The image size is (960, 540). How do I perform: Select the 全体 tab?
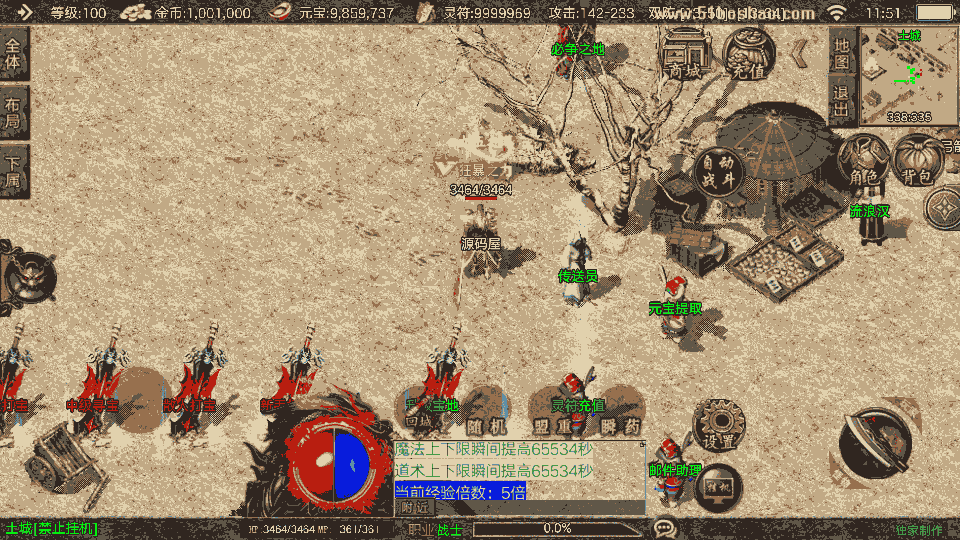(13, 54)
